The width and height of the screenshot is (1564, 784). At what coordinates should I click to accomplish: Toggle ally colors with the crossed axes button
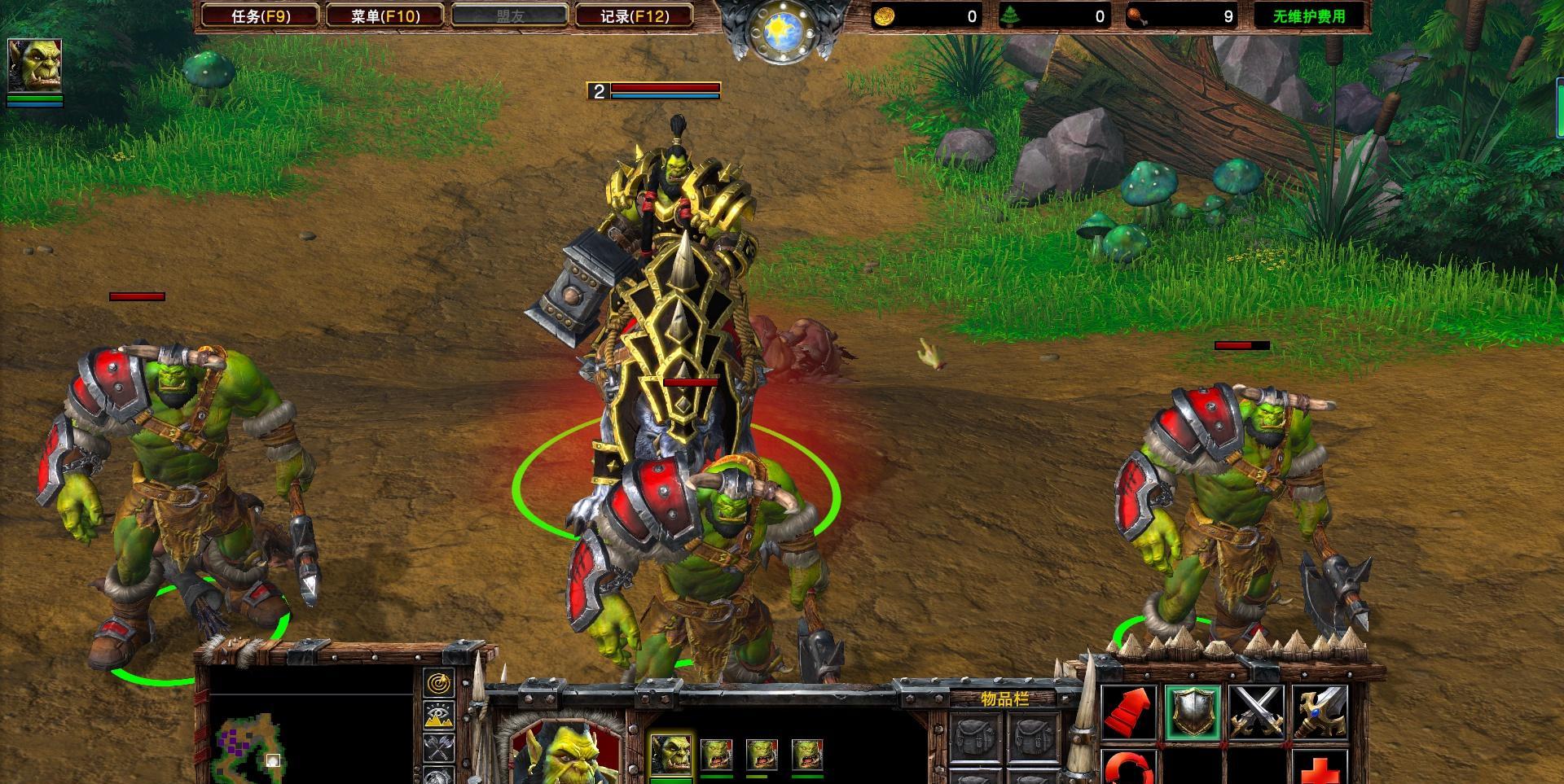[439, 747]
